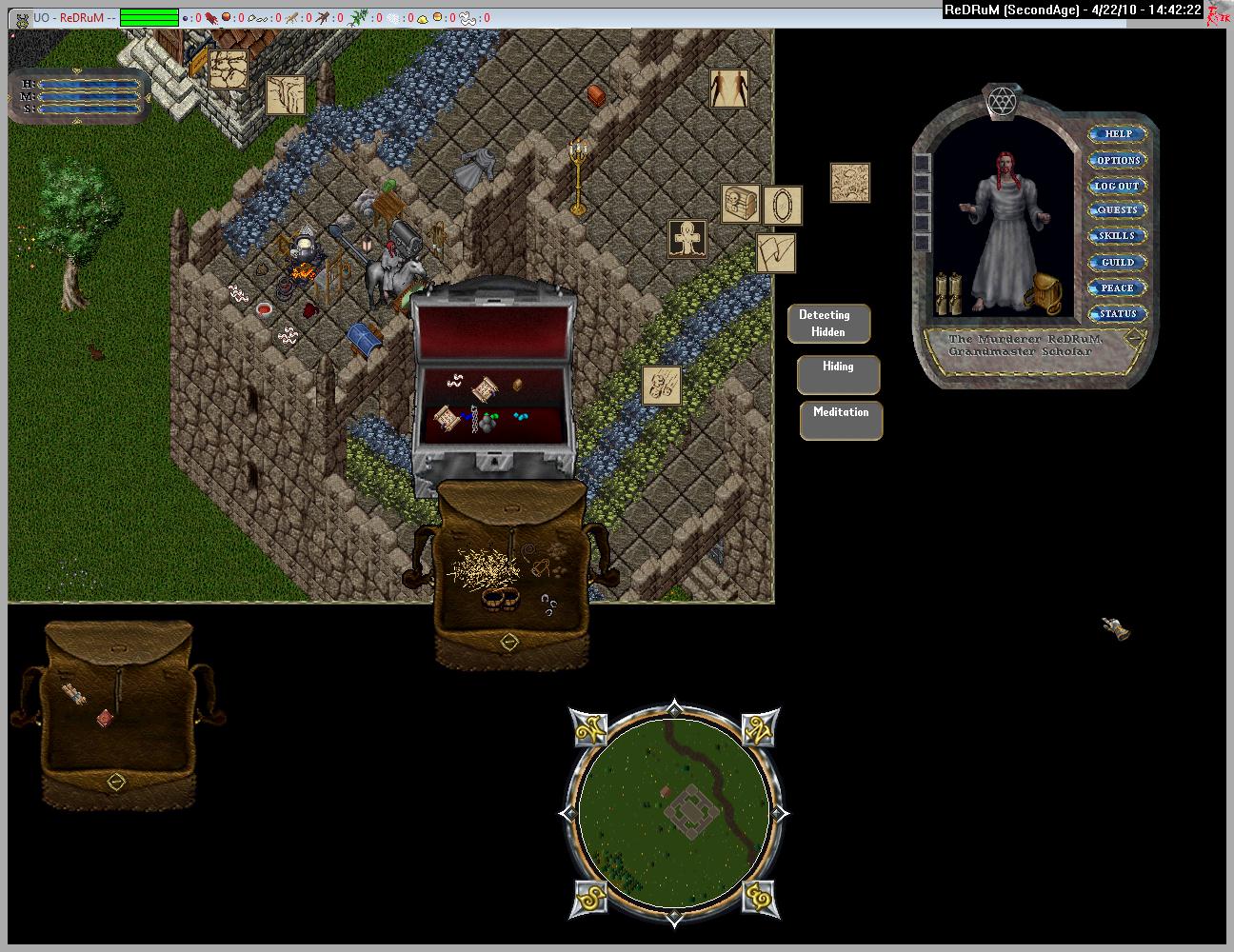The width and height of the screenshot is (1234, 952).
Task: Open the character Status window
Action: 1118,313
